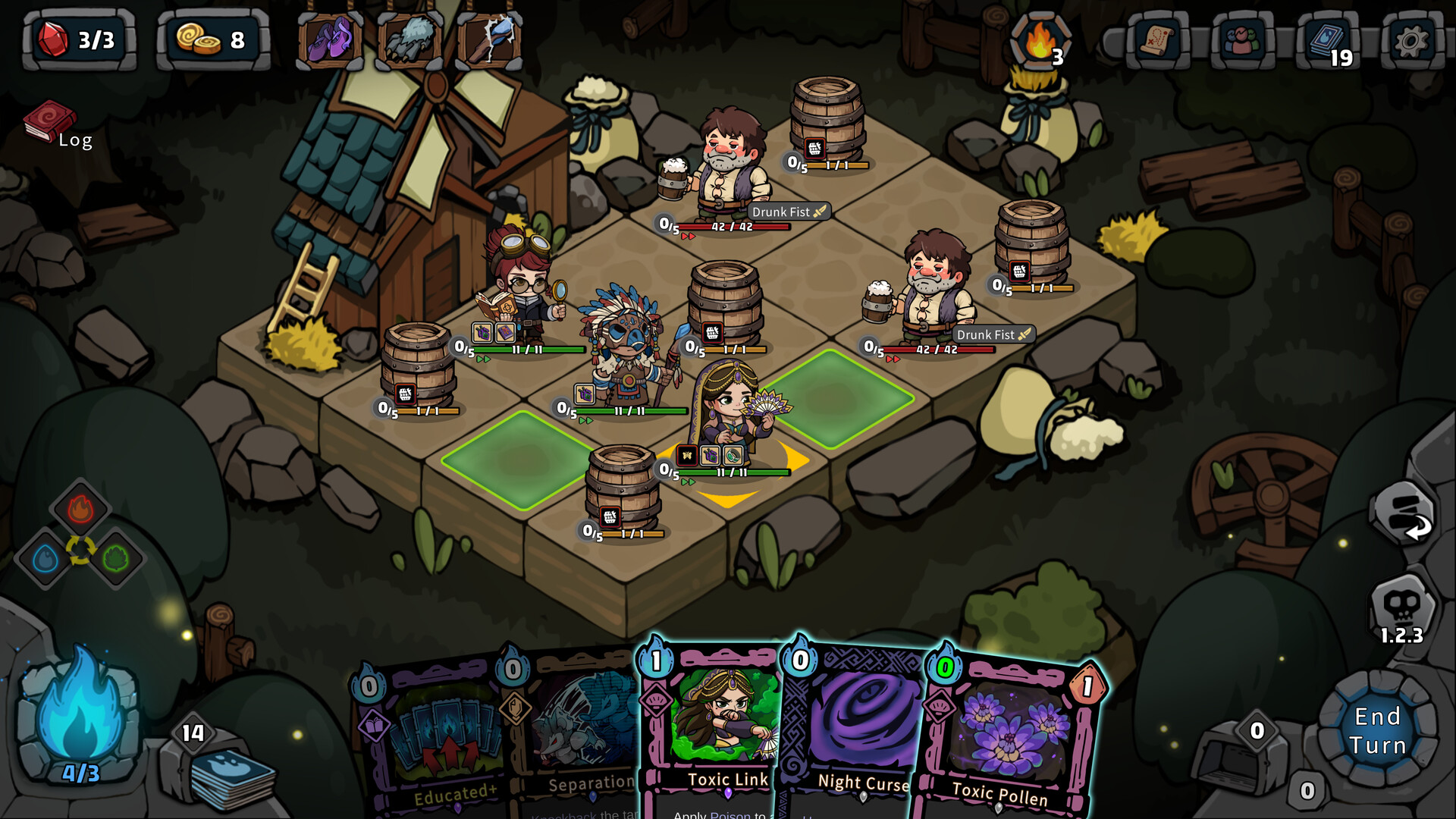Inspect the purple boots relic
The width and height of the screenshot is (1456, 819).
(331, 39)
